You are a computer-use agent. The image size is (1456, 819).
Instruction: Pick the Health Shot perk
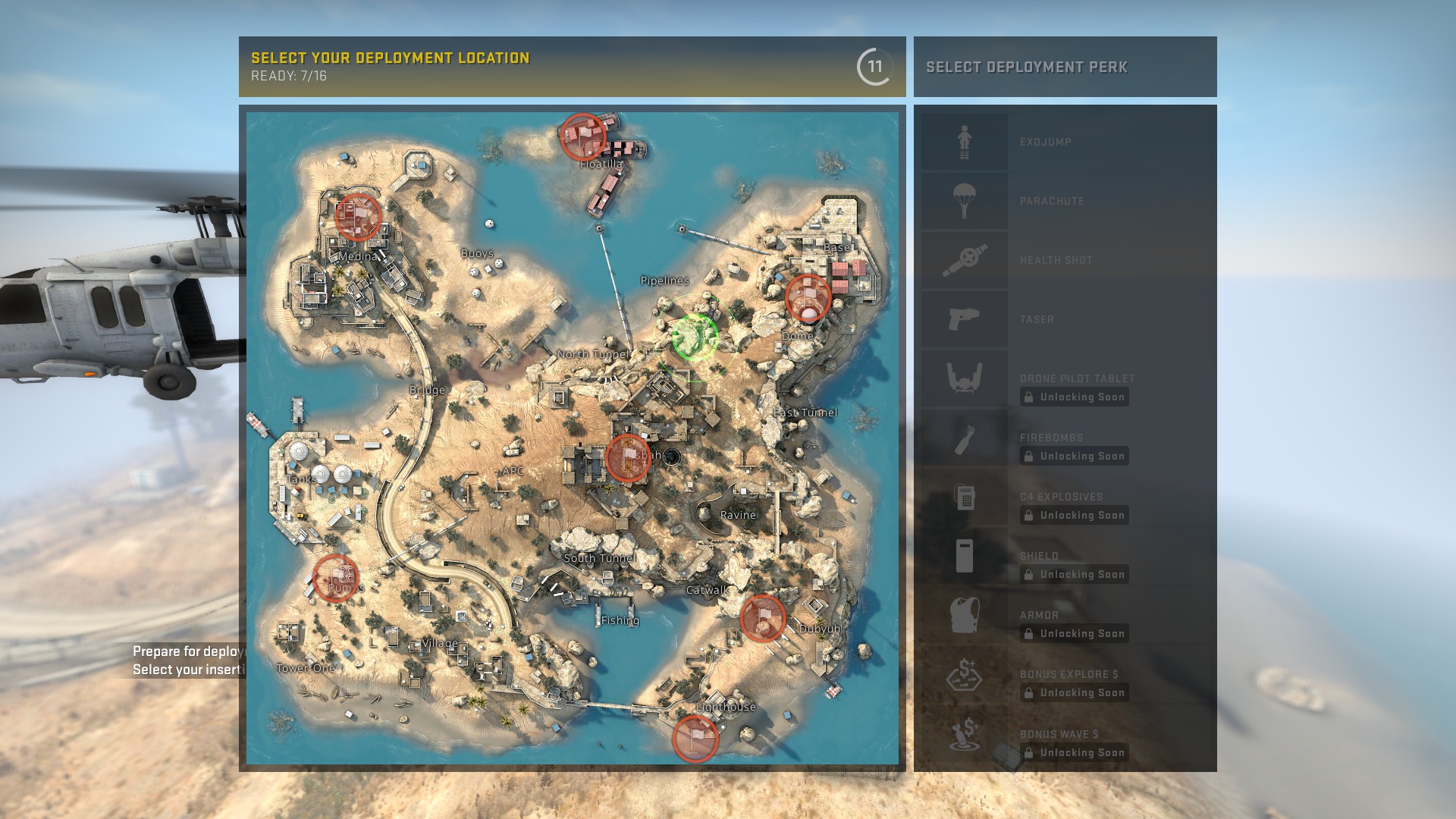click(1065, 260)
